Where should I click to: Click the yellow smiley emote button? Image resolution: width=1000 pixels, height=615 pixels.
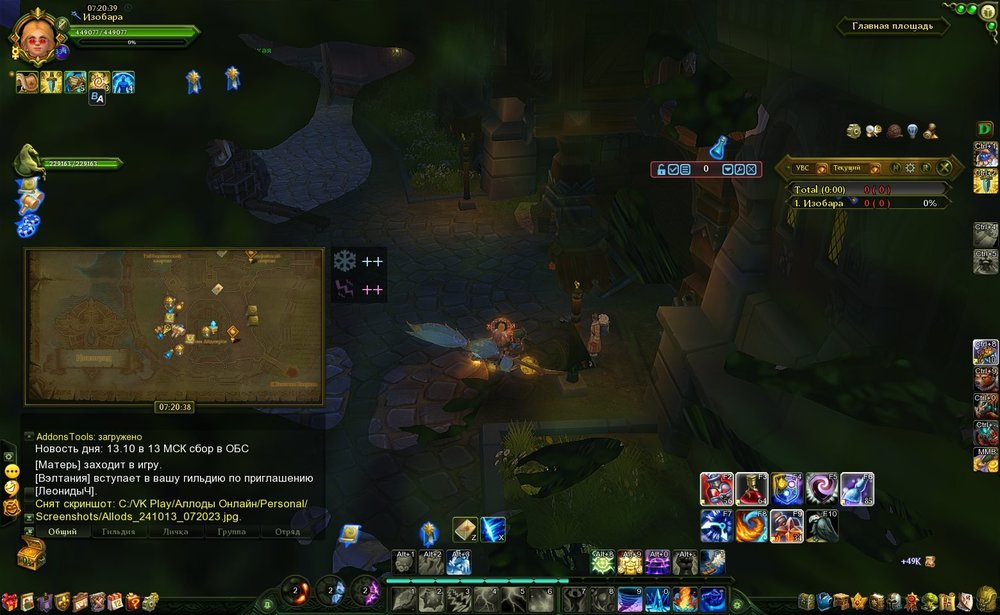pyautogui.click(x=11, y=470)
